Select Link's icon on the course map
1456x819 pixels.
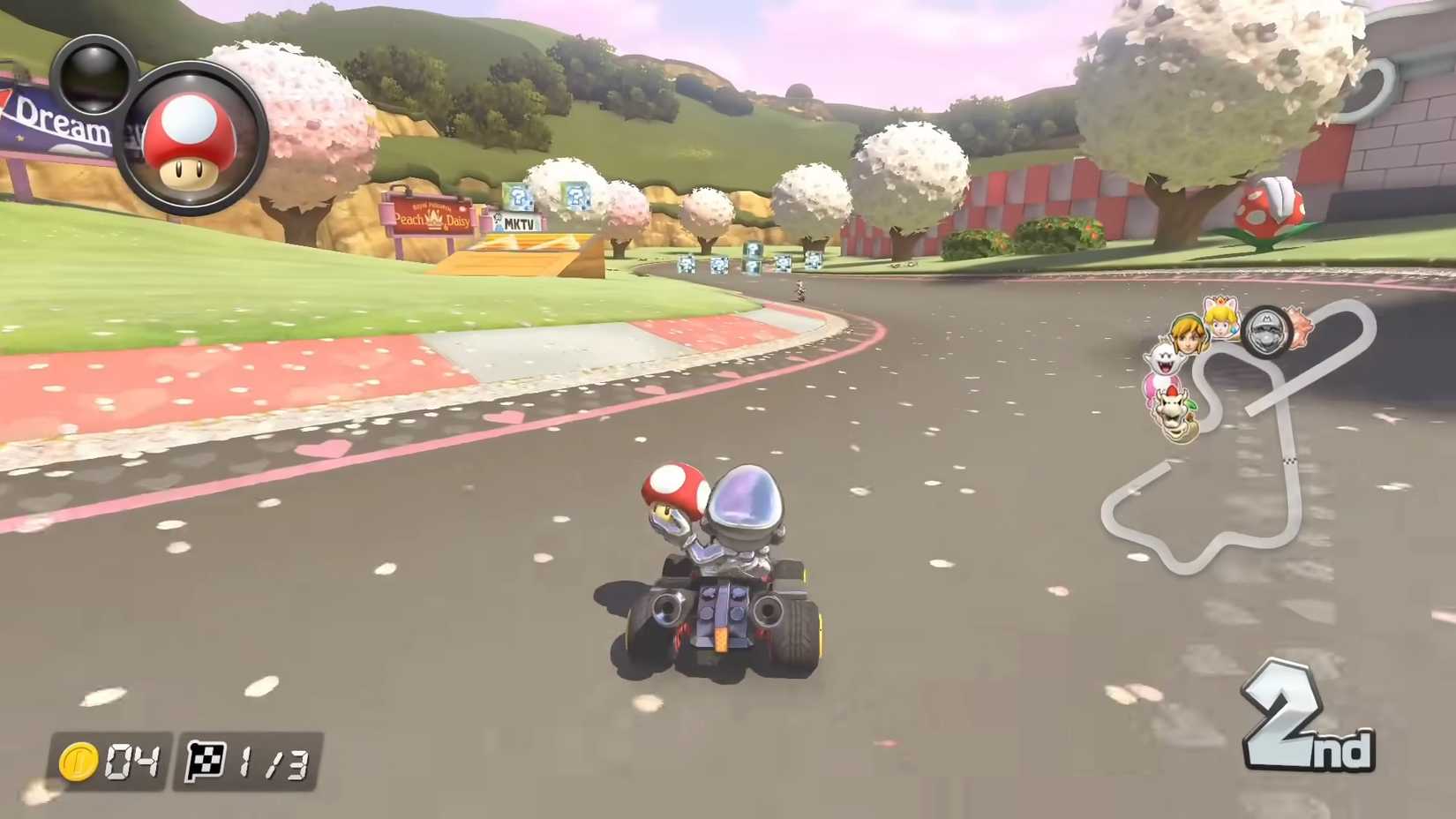click(x=1186, y=334)
